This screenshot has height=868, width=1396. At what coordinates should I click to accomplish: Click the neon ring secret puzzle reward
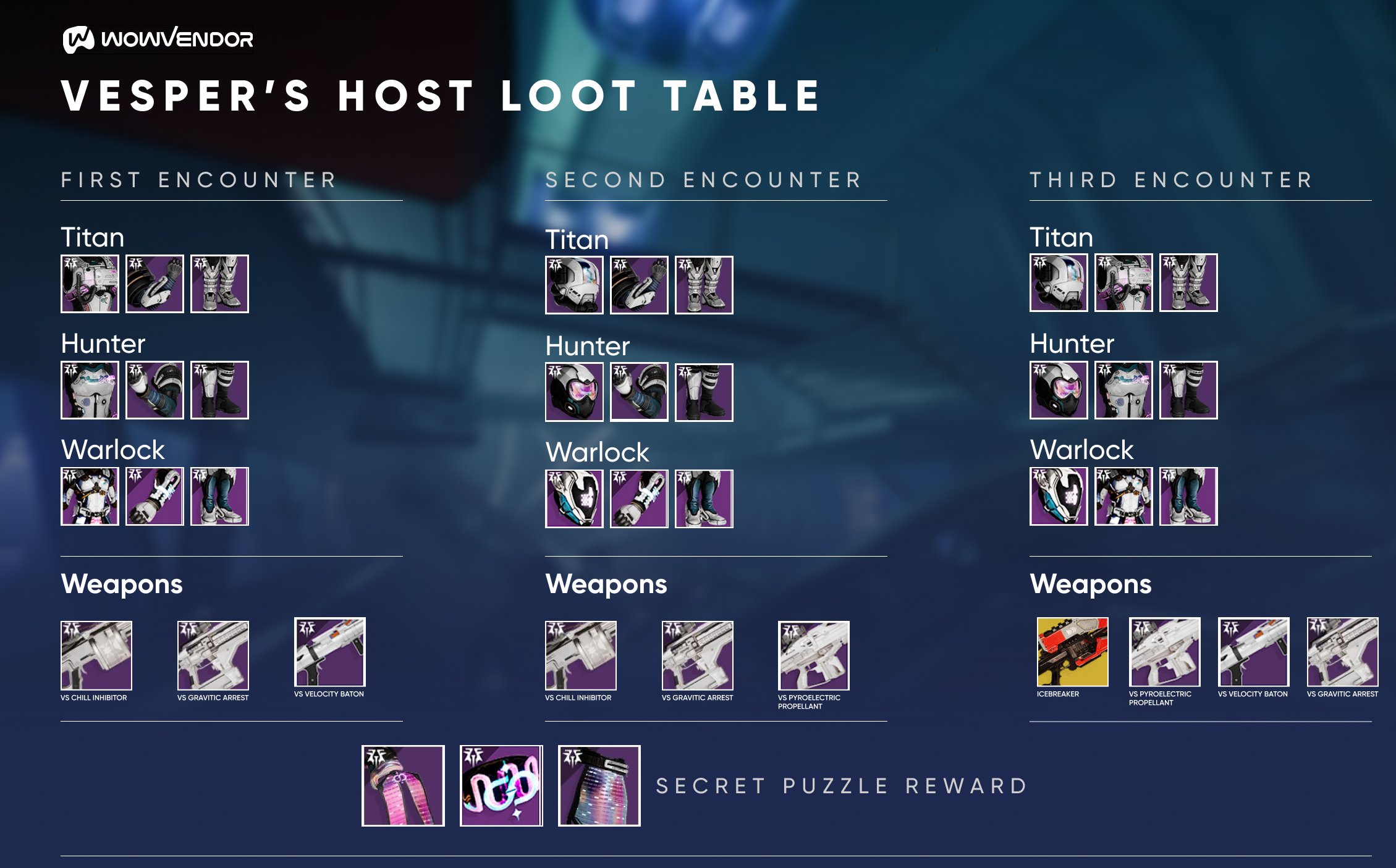(x=501, y=785)
